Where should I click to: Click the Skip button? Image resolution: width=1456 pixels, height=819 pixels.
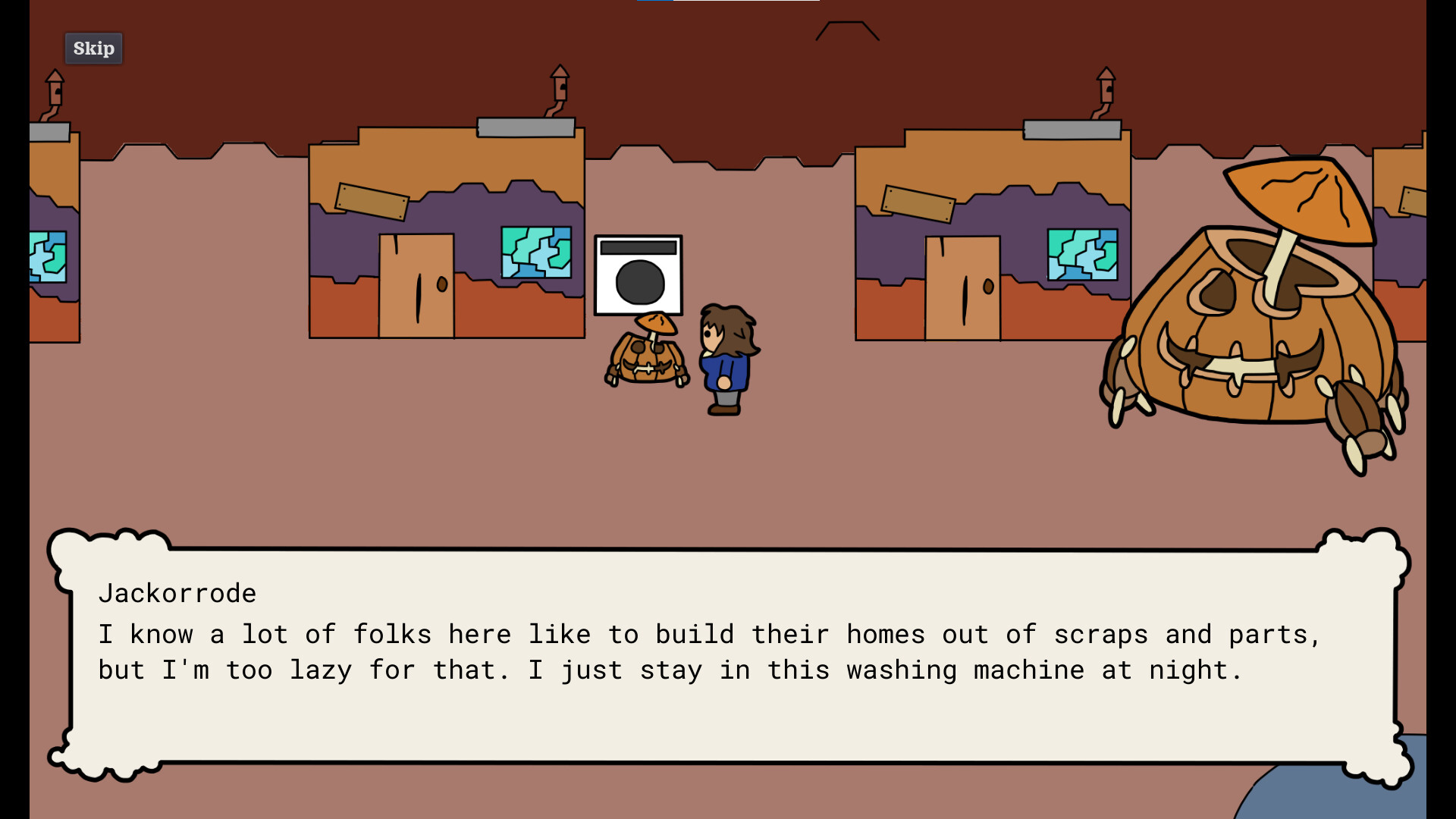click(x=93, y=48)
